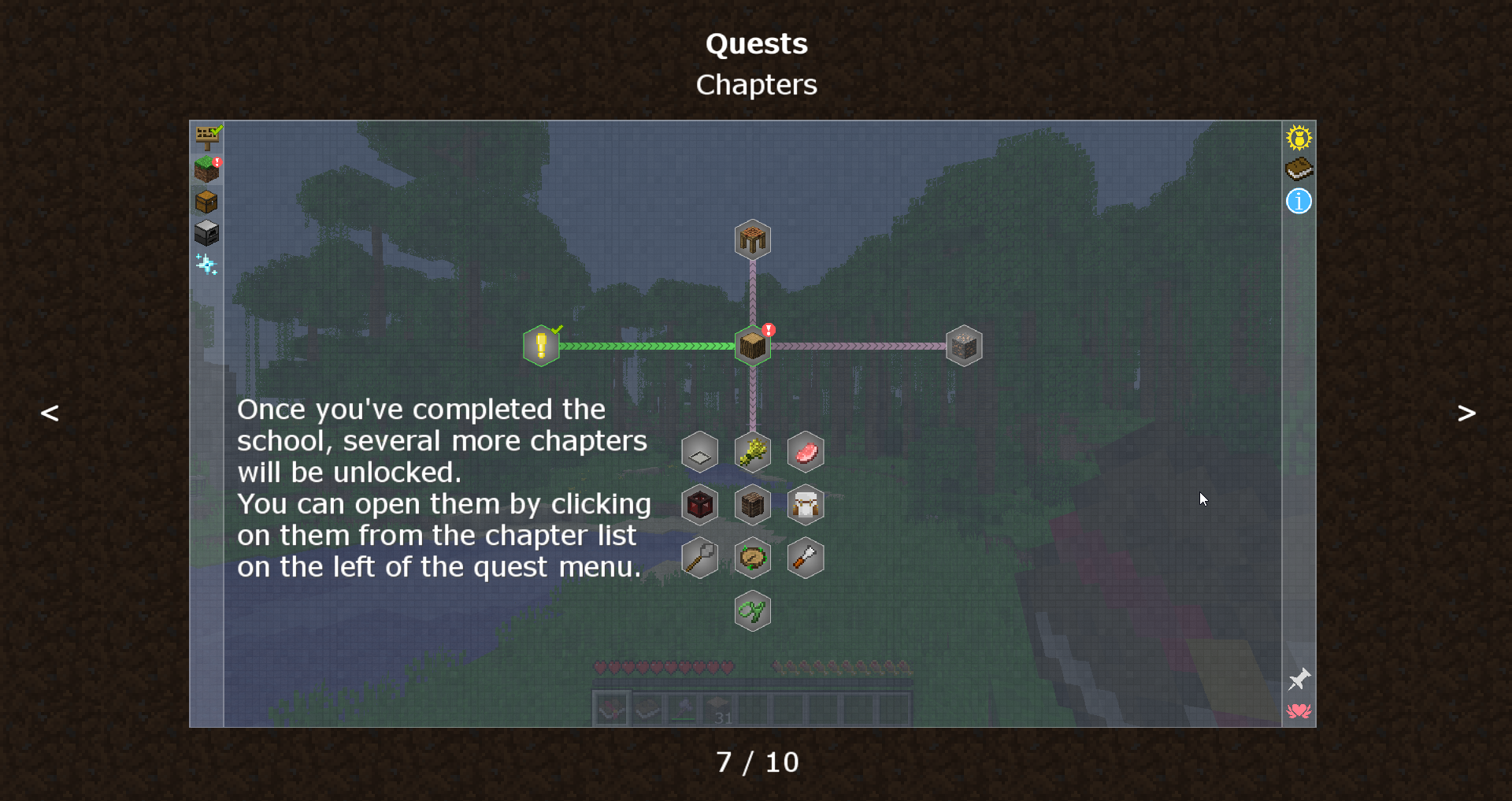The height and width of the screenshot is (801, 1512).
Task: Switch to the furnace chapter
Action: [x=206, y=233]
